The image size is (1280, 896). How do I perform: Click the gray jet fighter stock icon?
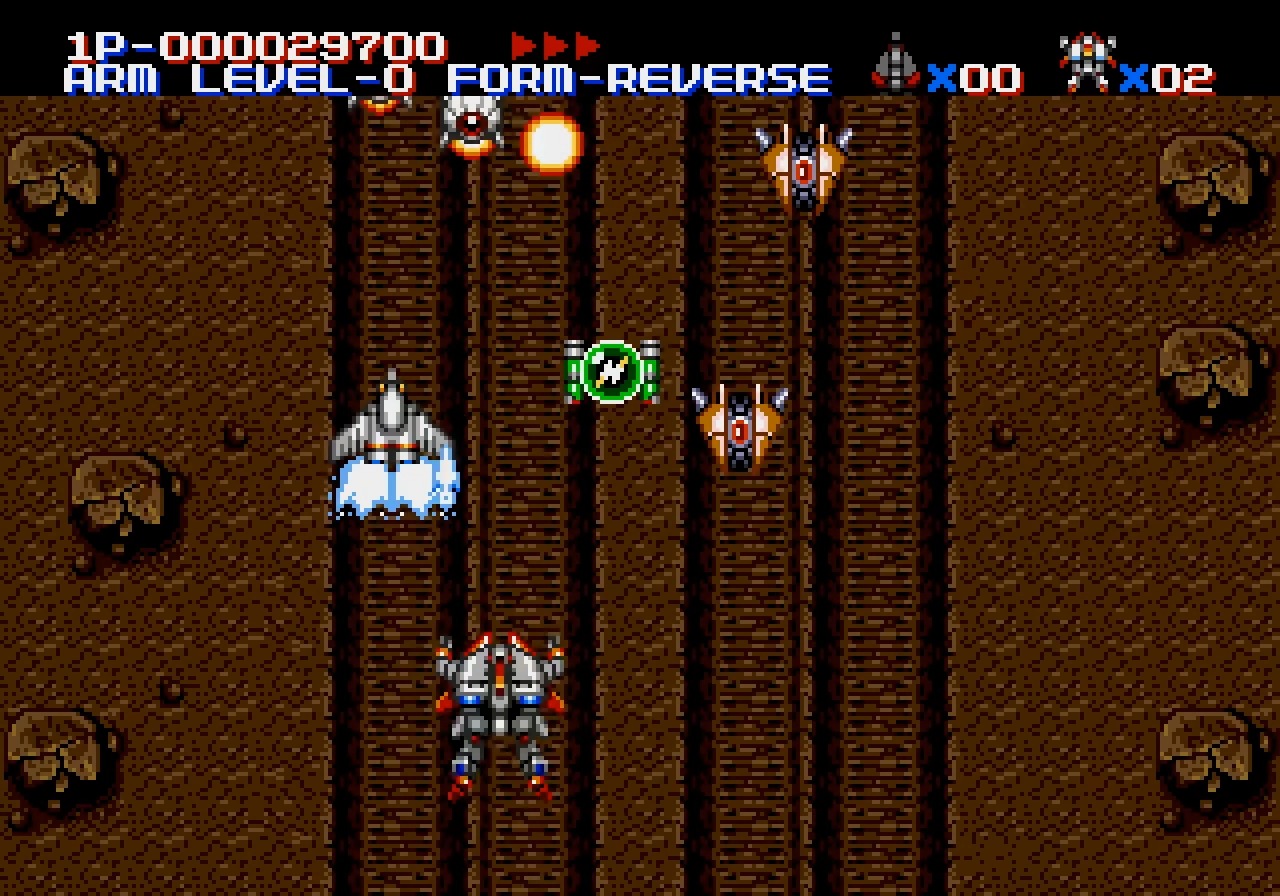coord(894,64)
